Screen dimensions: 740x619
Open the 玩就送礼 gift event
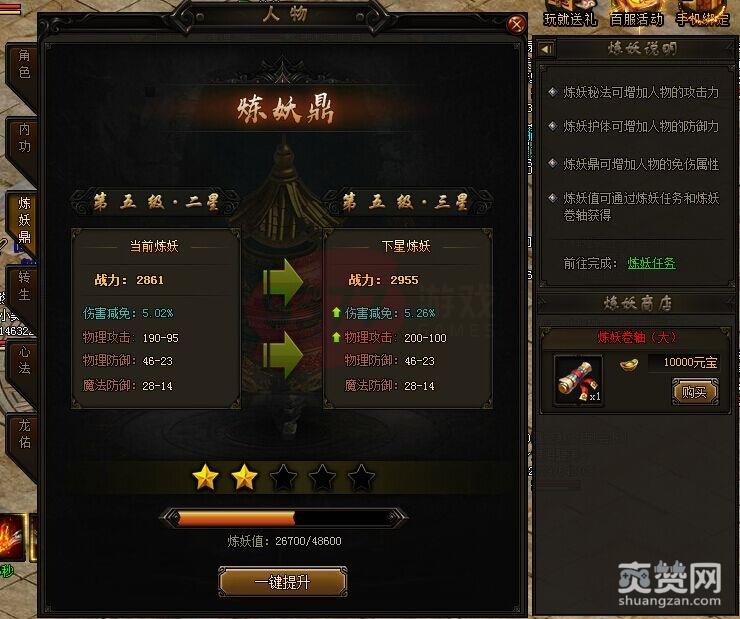(x=570, y=14)
